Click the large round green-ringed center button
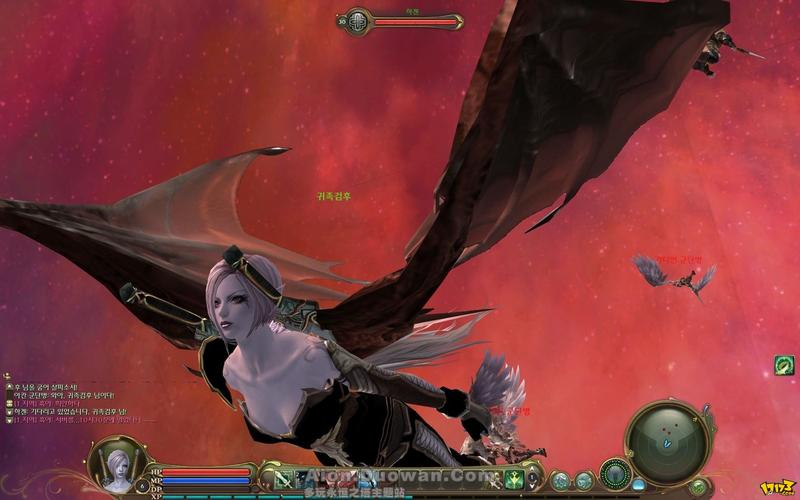Screen dimensions: 800x500 616,473
